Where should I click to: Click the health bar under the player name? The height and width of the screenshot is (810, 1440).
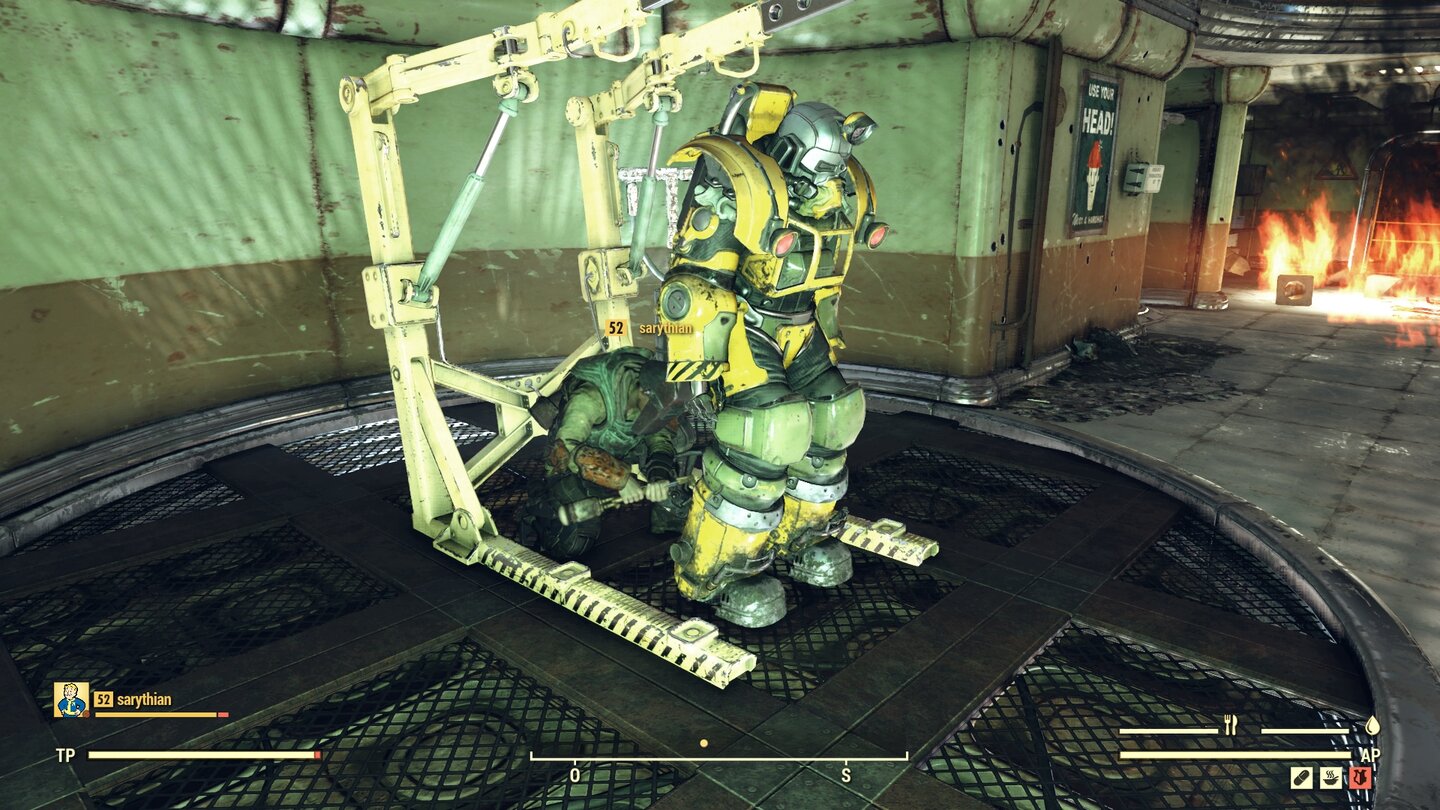coord(160,716)
